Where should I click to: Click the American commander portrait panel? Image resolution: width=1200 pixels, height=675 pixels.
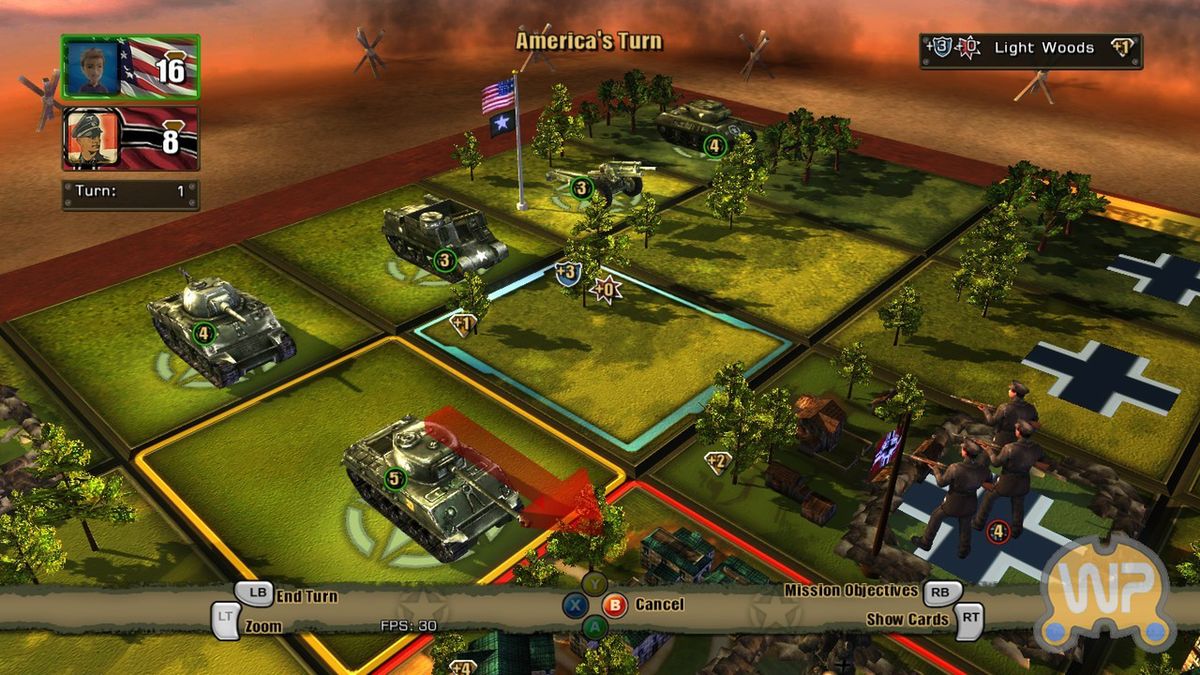coord(130,68)
